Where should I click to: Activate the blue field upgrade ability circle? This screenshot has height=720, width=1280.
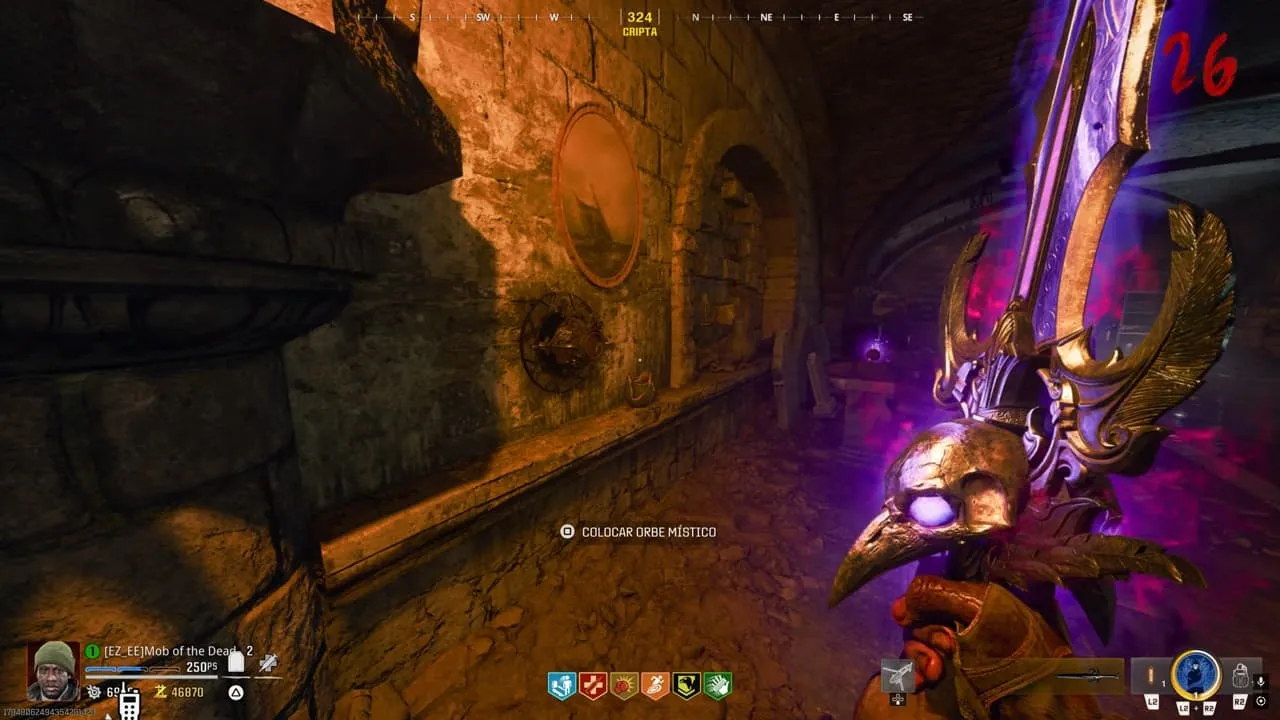[x=1197, y=675]
